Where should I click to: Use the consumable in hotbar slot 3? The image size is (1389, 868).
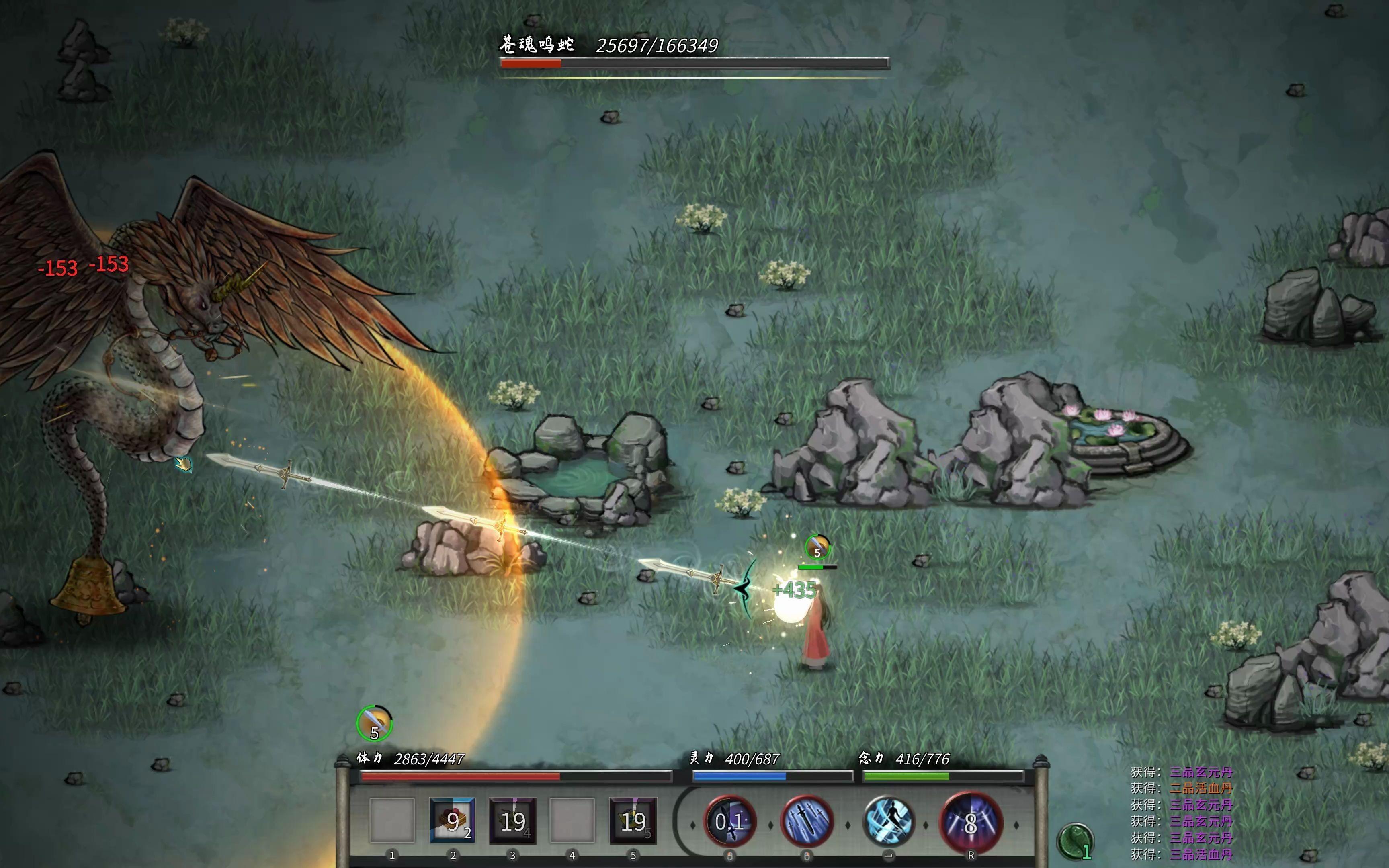pos(512,821)
